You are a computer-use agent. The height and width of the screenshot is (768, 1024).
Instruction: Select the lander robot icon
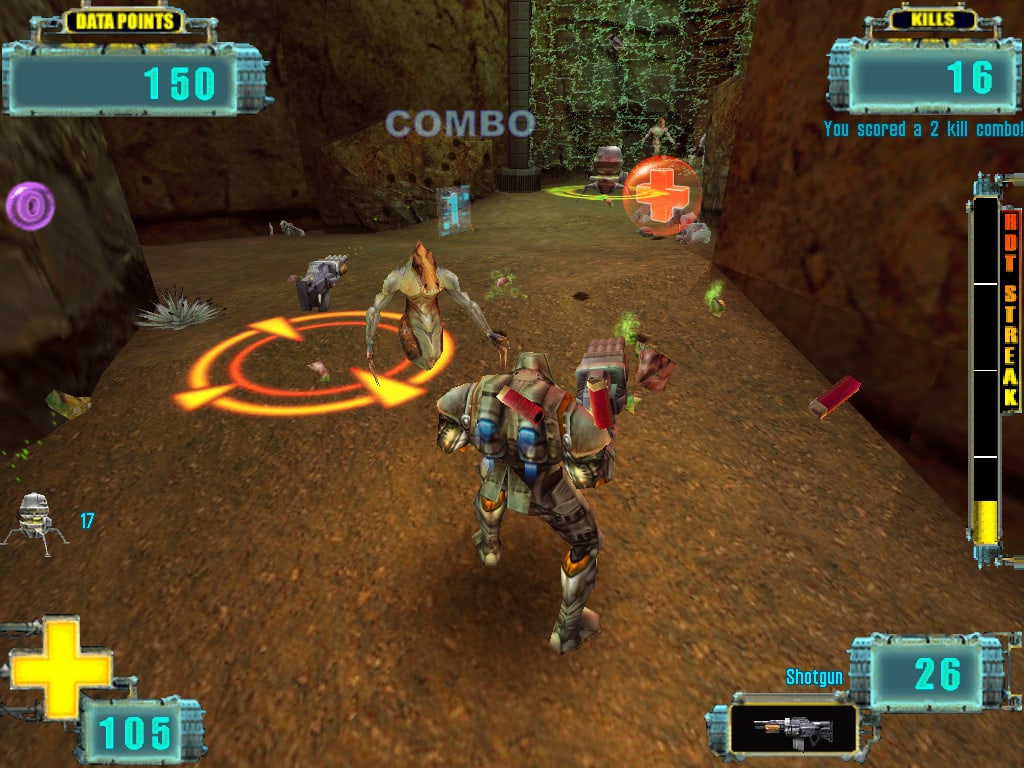coord(35,518)
